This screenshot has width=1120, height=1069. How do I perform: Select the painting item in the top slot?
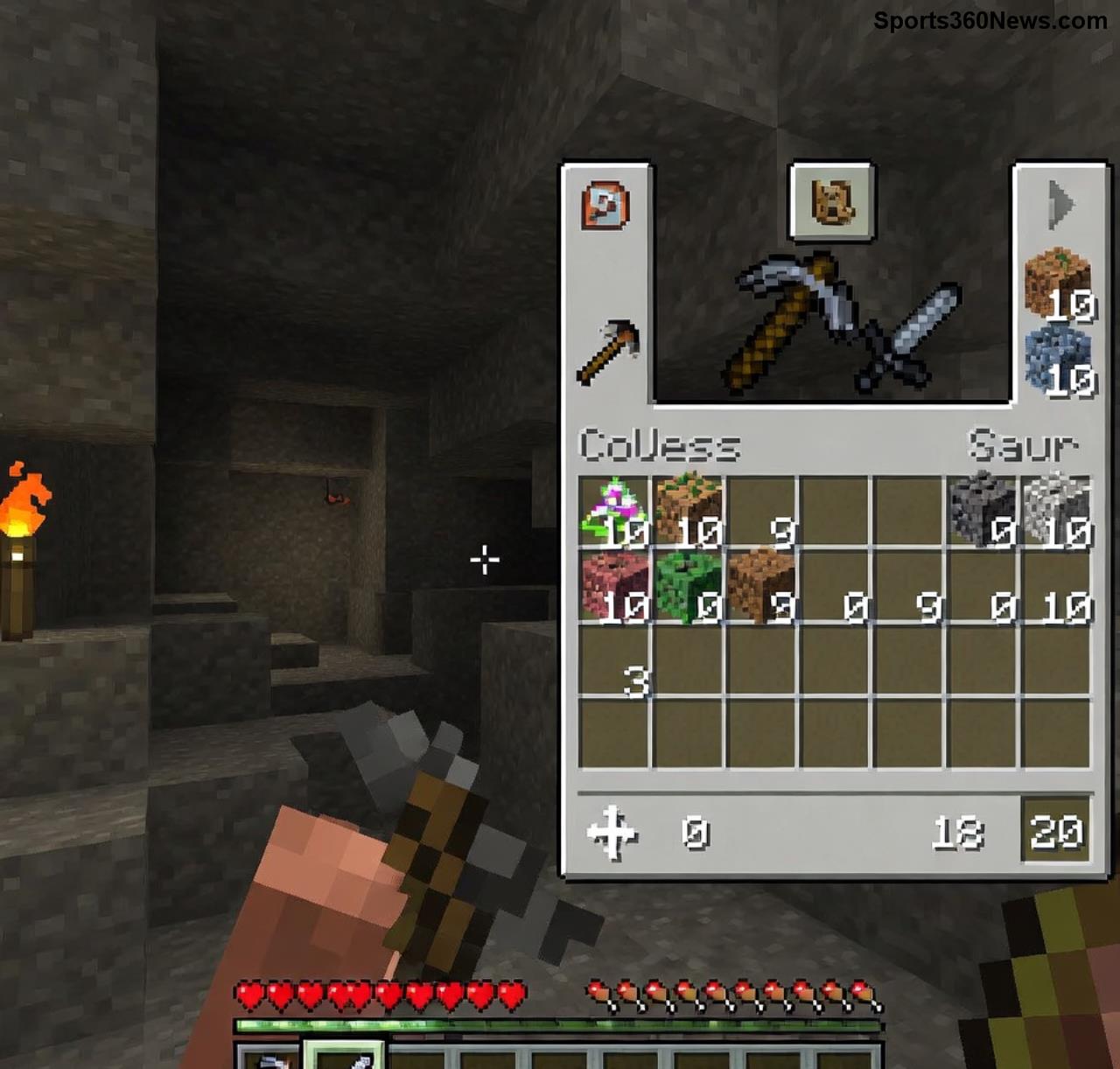(831, 201)
